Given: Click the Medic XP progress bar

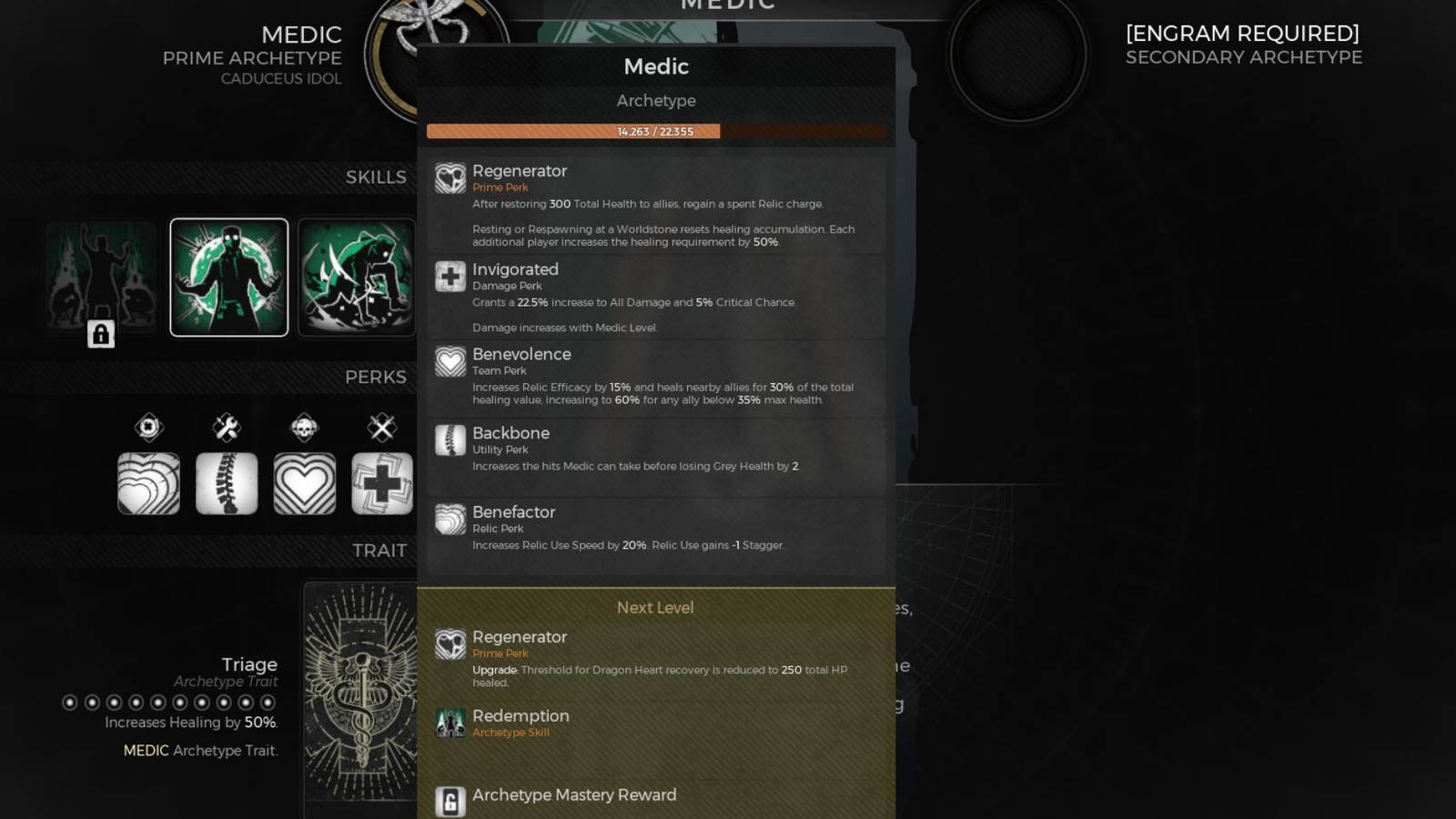Looking at the screenshot, I should [655, 131].
